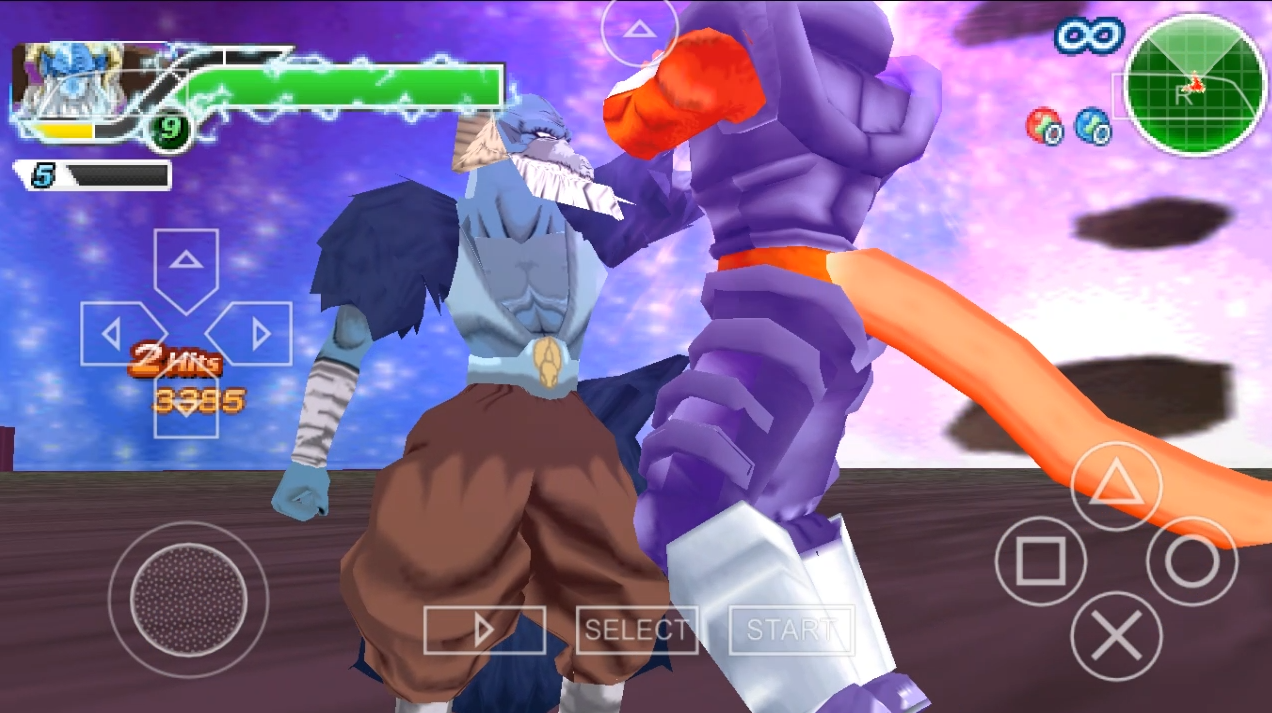Open the emulator menu with the top arrow

pos(639,29)
